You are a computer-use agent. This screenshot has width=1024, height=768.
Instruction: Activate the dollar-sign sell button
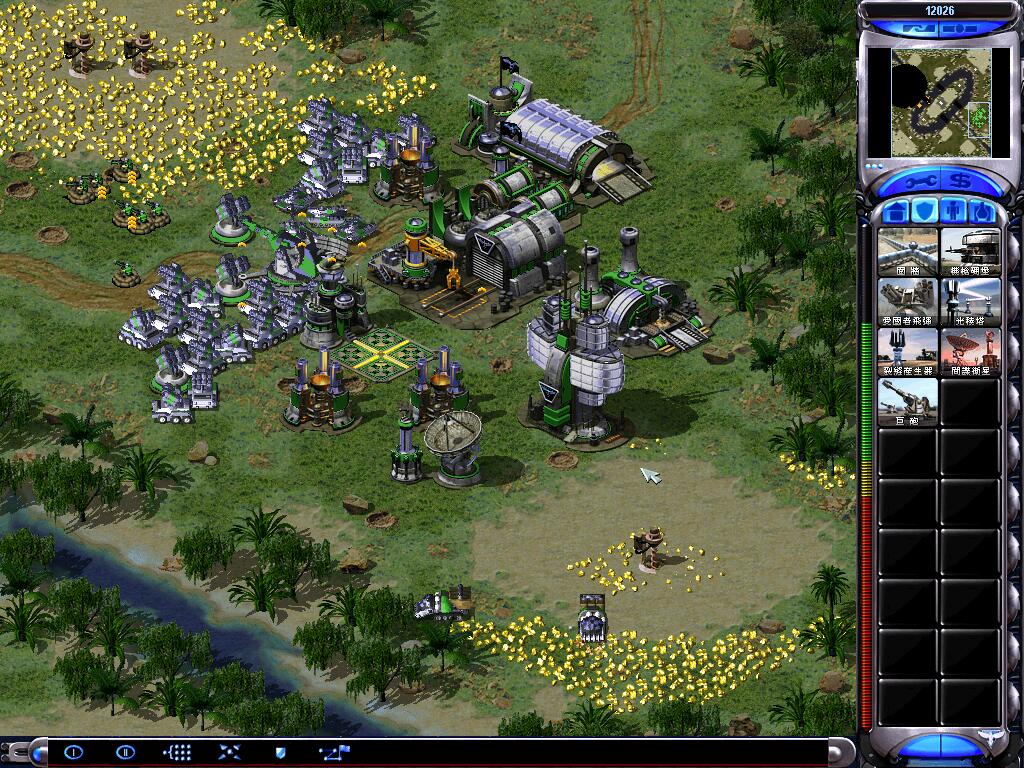[x=961, y=183]
